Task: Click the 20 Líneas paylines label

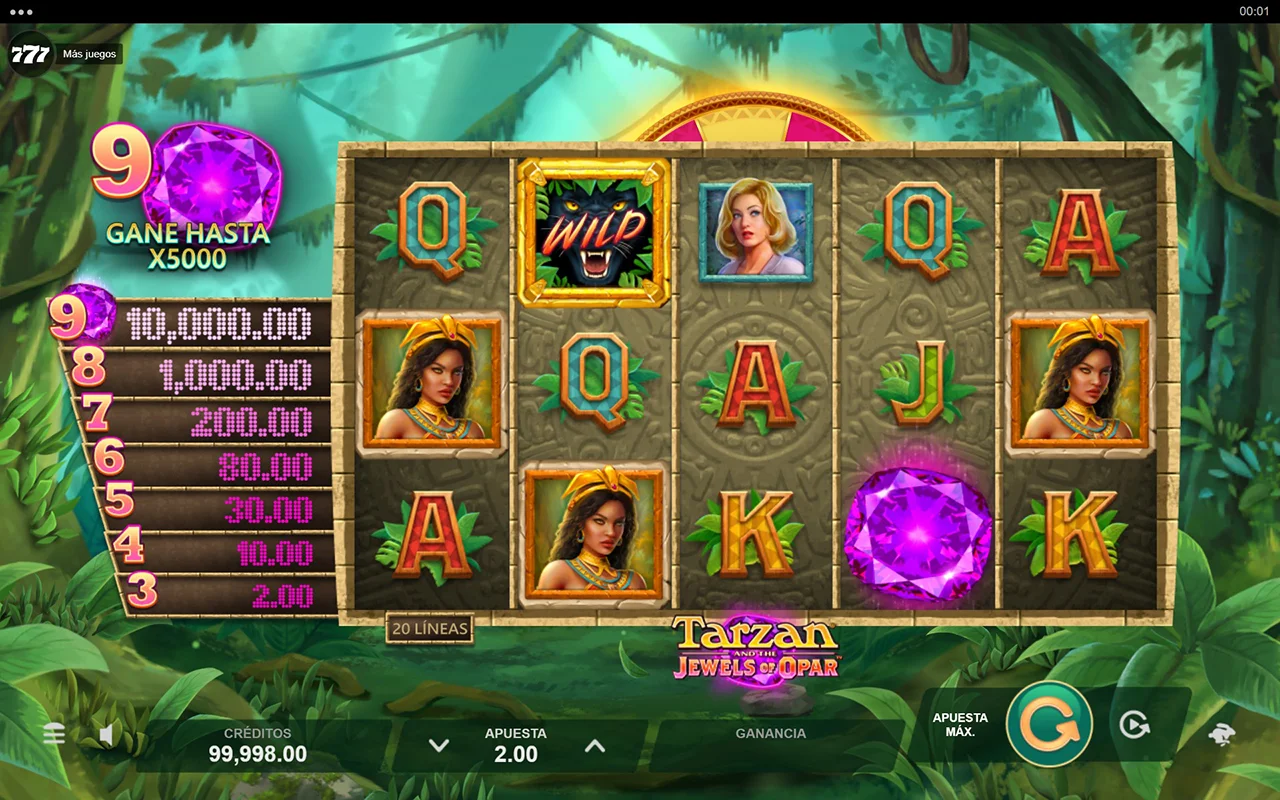Action: tap(430, 628)
